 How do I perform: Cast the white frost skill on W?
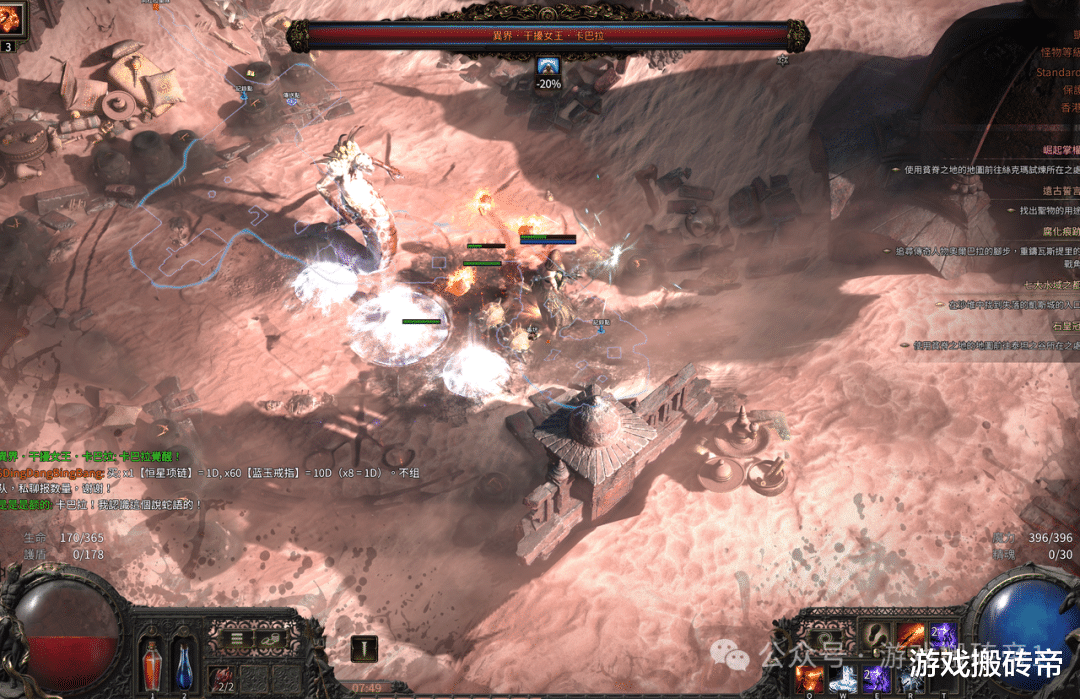pyautogui.click(x=842, y=677)
